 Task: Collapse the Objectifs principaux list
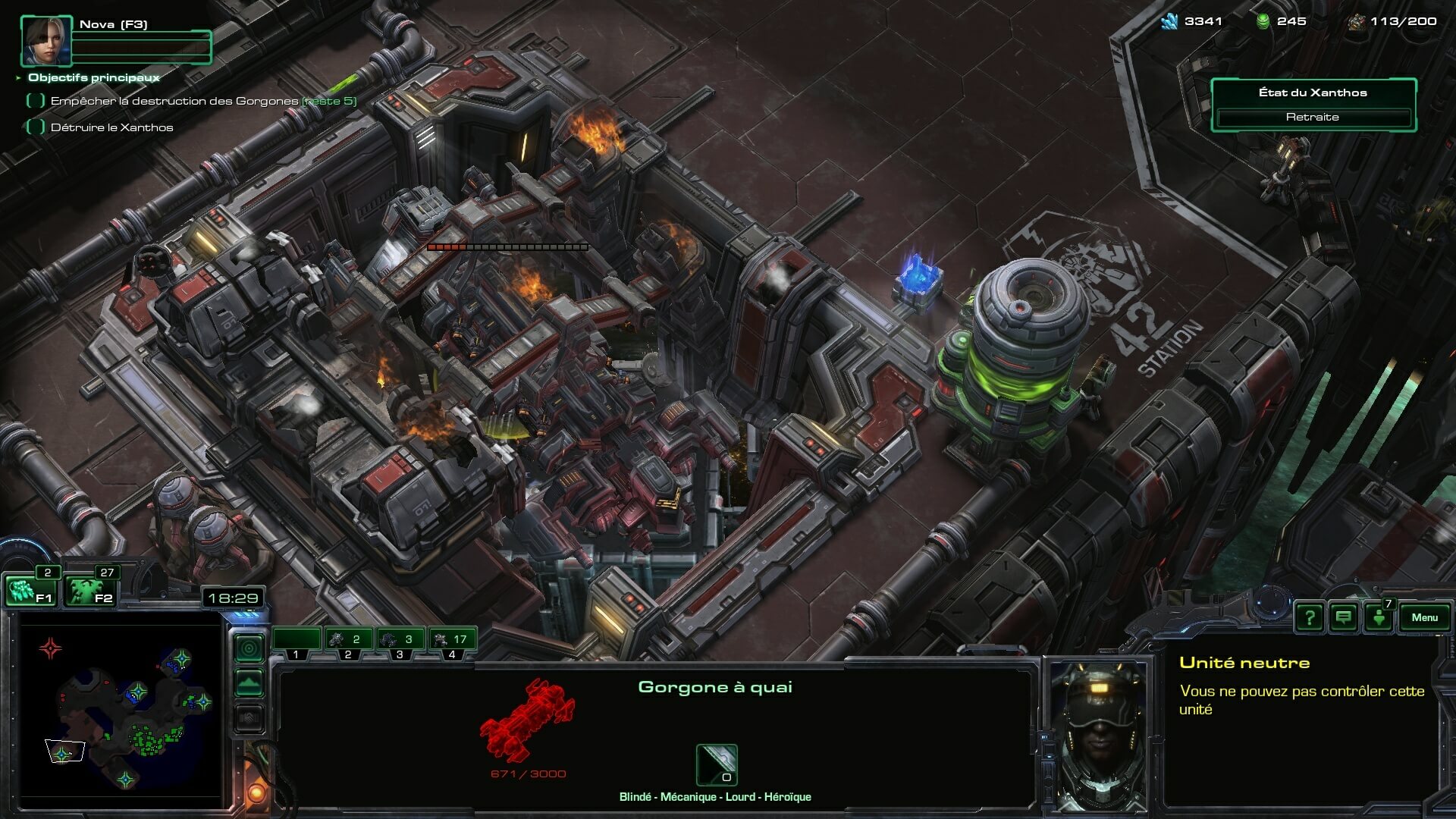[x=18, y=77]
